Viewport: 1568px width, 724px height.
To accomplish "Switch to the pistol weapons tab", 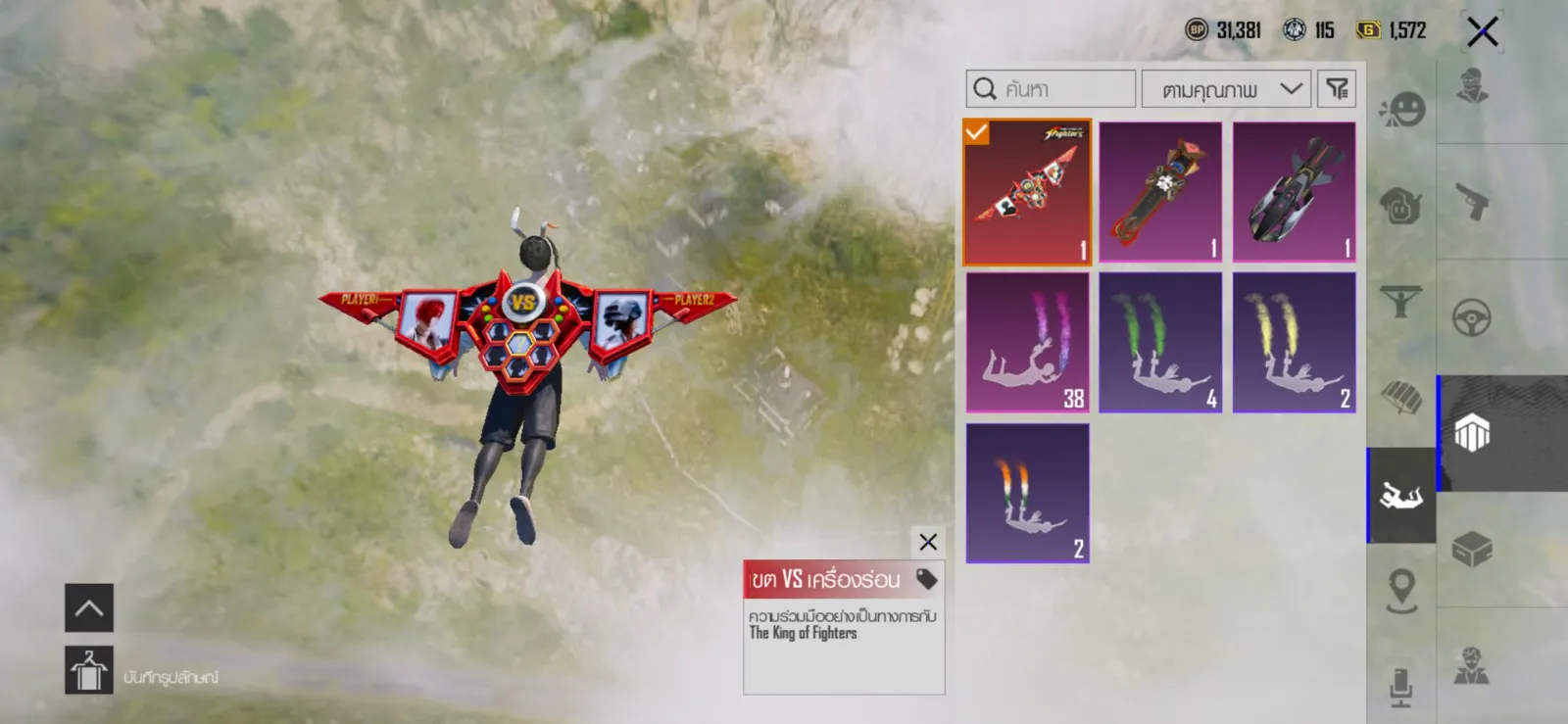I will pyautogui.click(x=1471, y=203).
